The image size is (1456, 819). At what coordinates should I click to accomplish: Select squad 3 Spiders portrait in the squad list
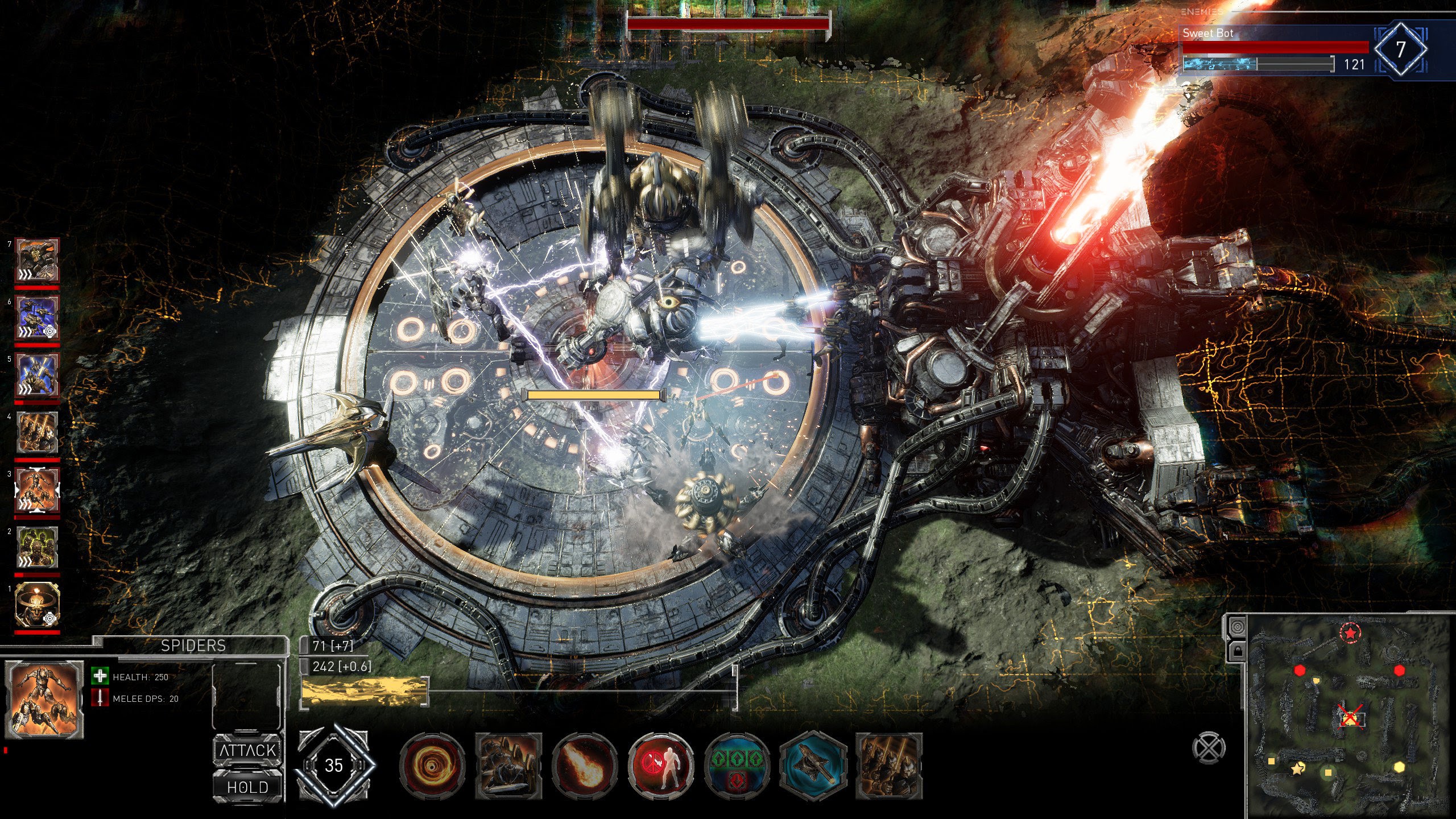[x=37, y=490]
